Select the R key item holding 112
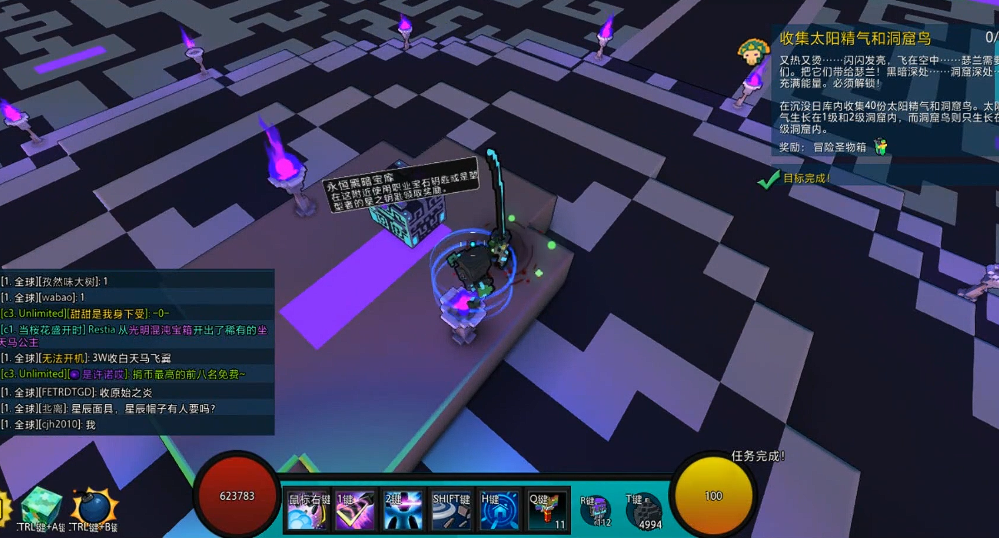999x538 pixels. [x=597, y=510]
